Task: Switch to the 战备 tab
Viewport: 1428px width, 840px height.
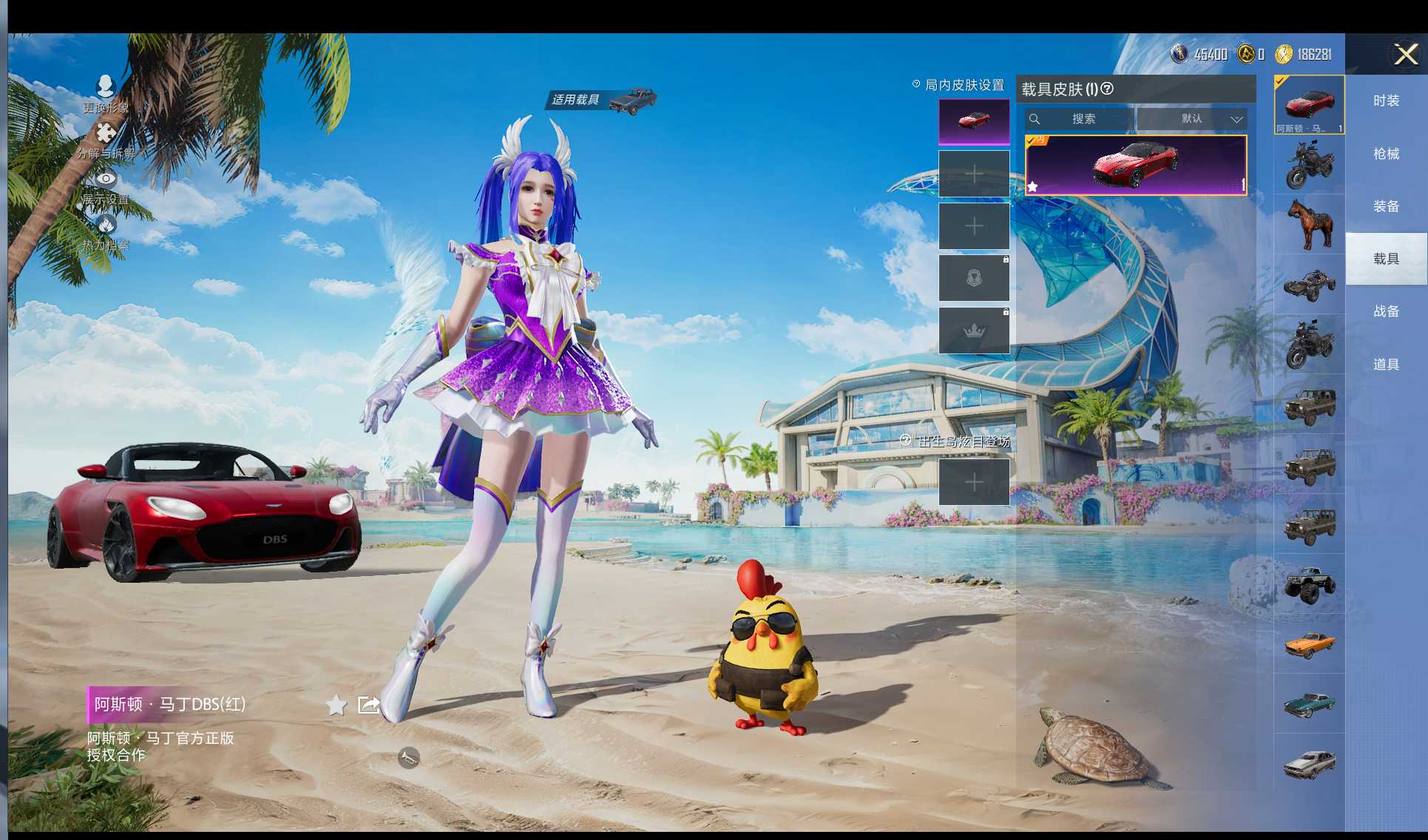Action: pyautogui.click(x=1386, y=311)
